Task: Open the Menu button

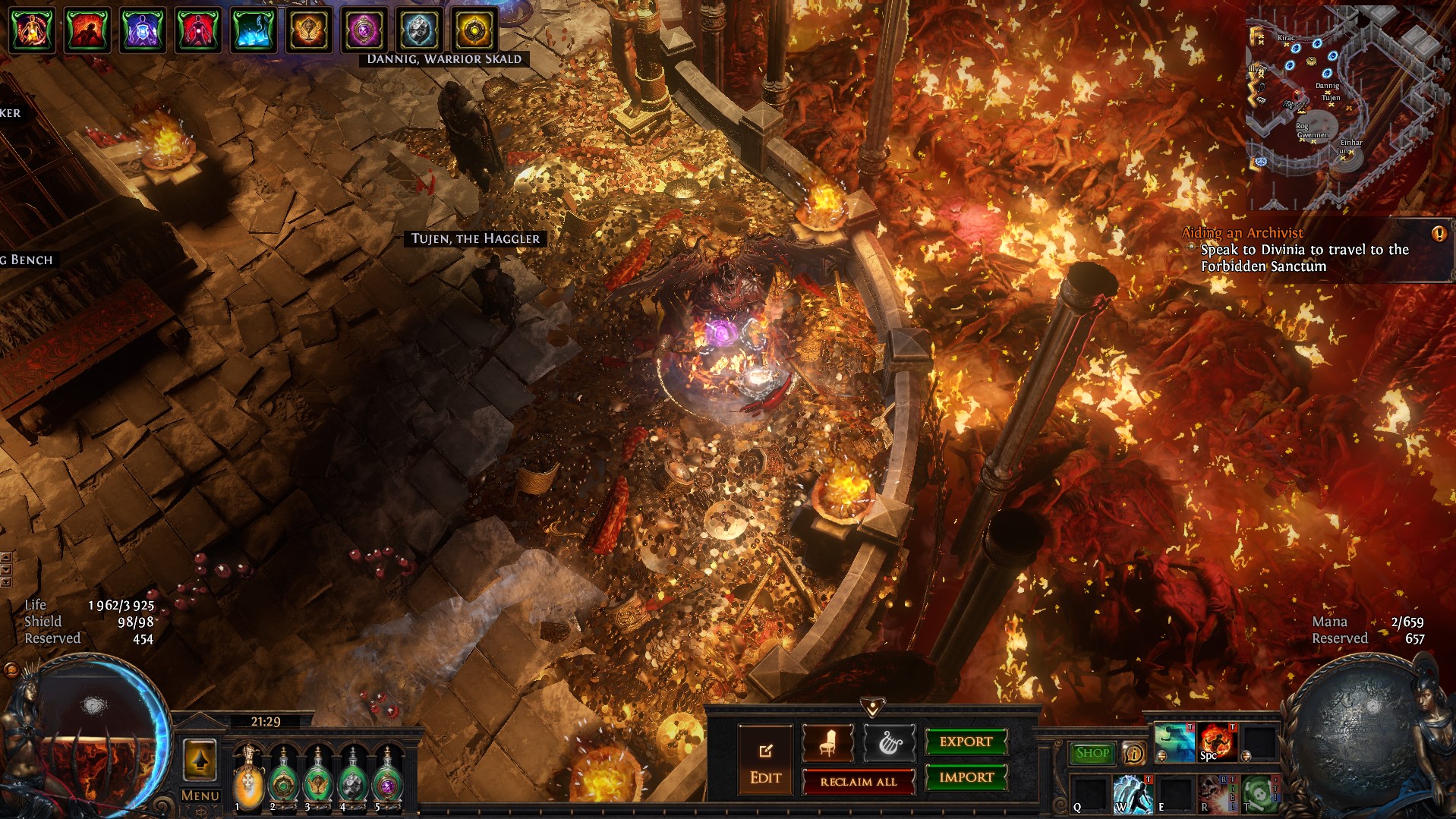Action: [x=200, y=795]
